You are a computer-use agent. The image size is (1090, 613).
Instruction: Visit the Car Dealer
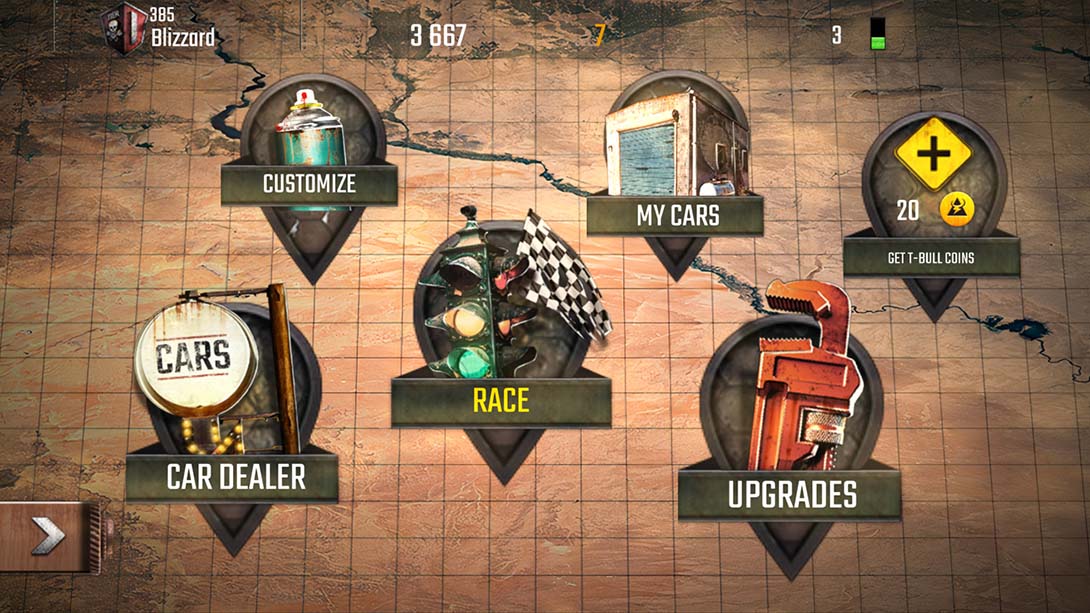pos(235,476)
